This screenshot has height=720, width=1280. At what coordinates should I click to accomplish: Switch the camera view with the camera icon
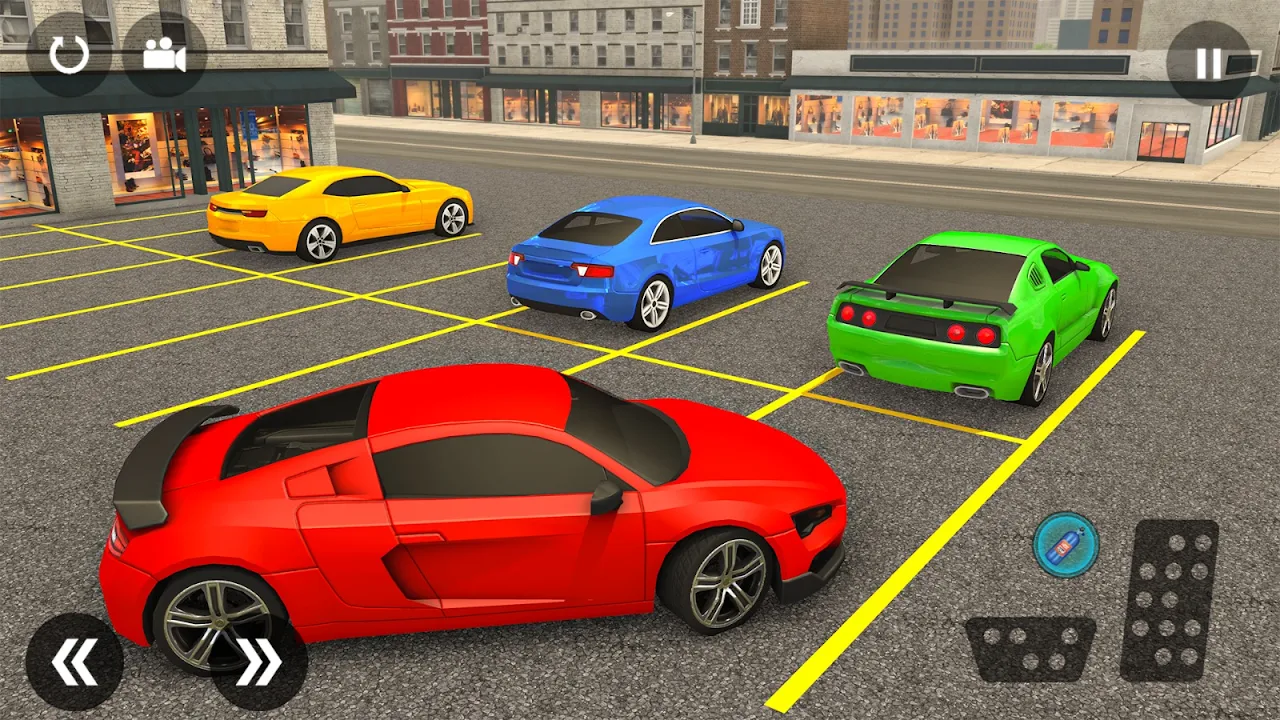[x=164, y=55]
